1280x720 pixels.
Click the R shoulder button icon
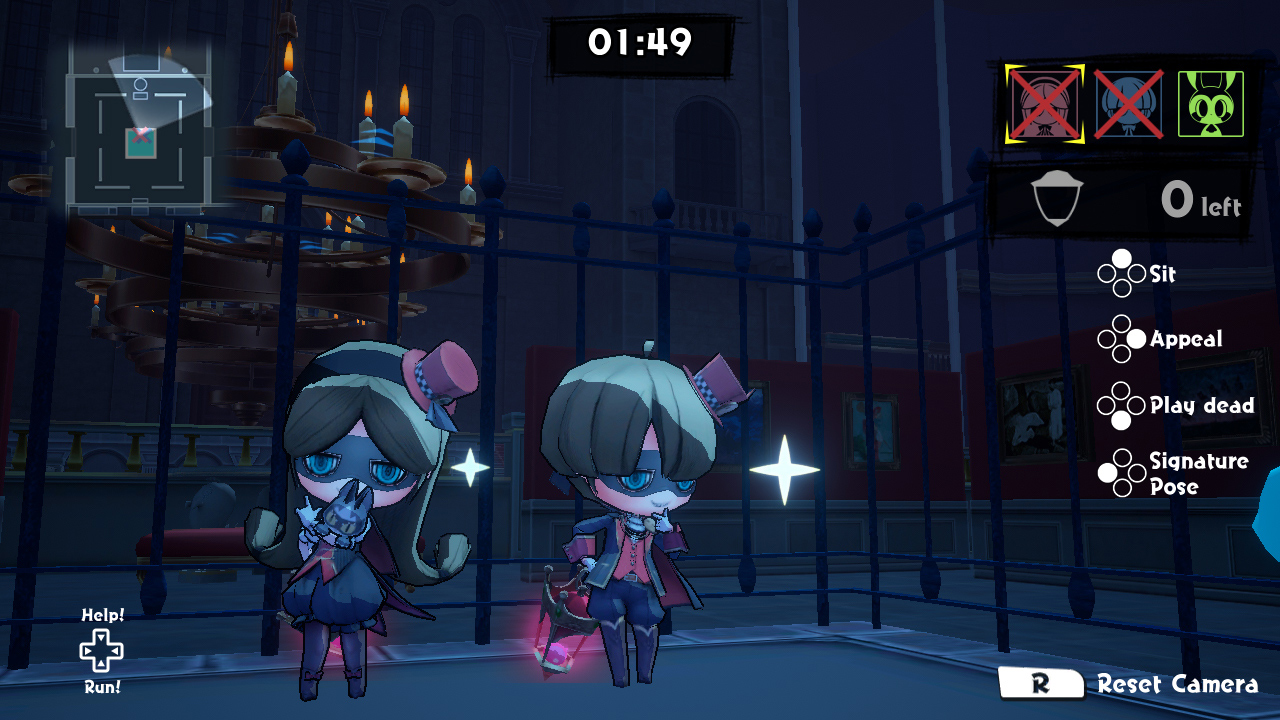(x=1040, y=685)
